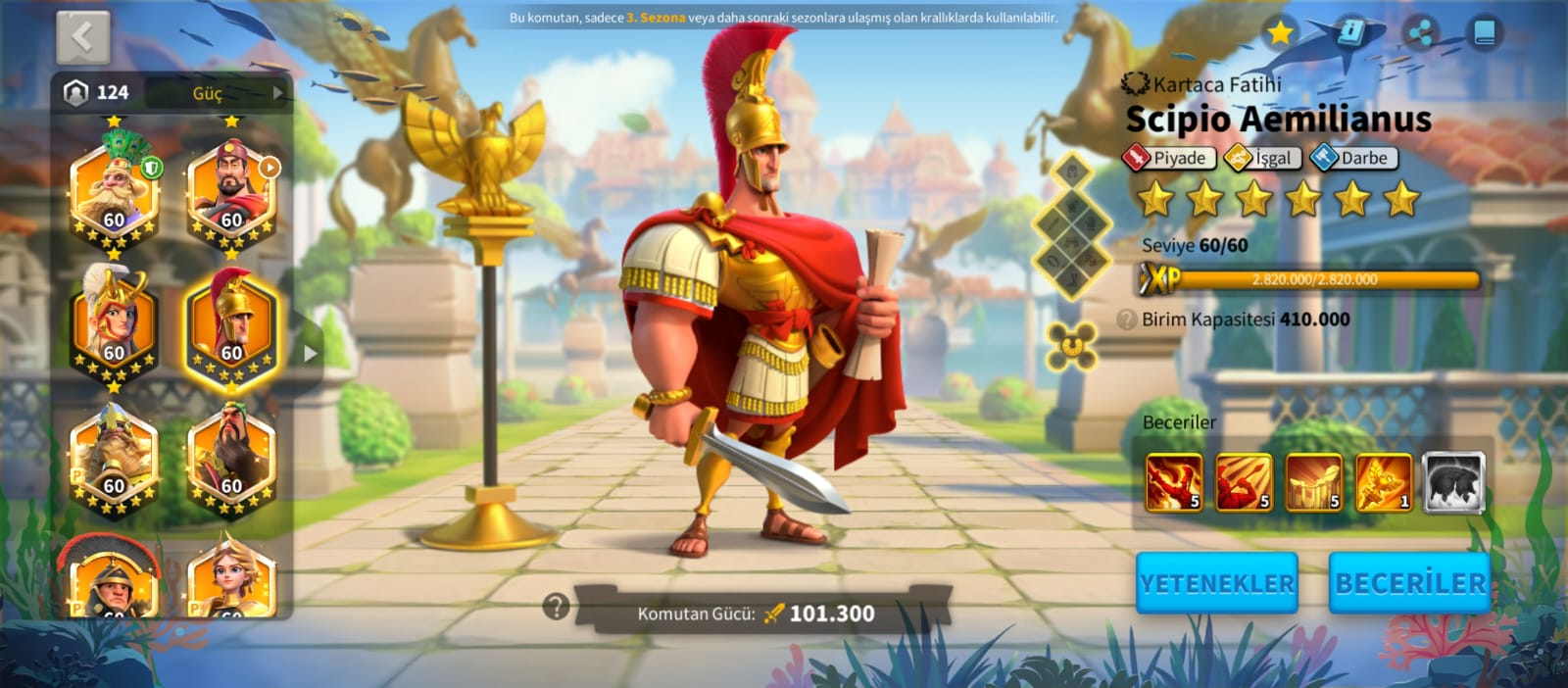Viewport: 1568px width, 688px height.
Task: Open the commander info icon
Action: tap(1351, 33)
